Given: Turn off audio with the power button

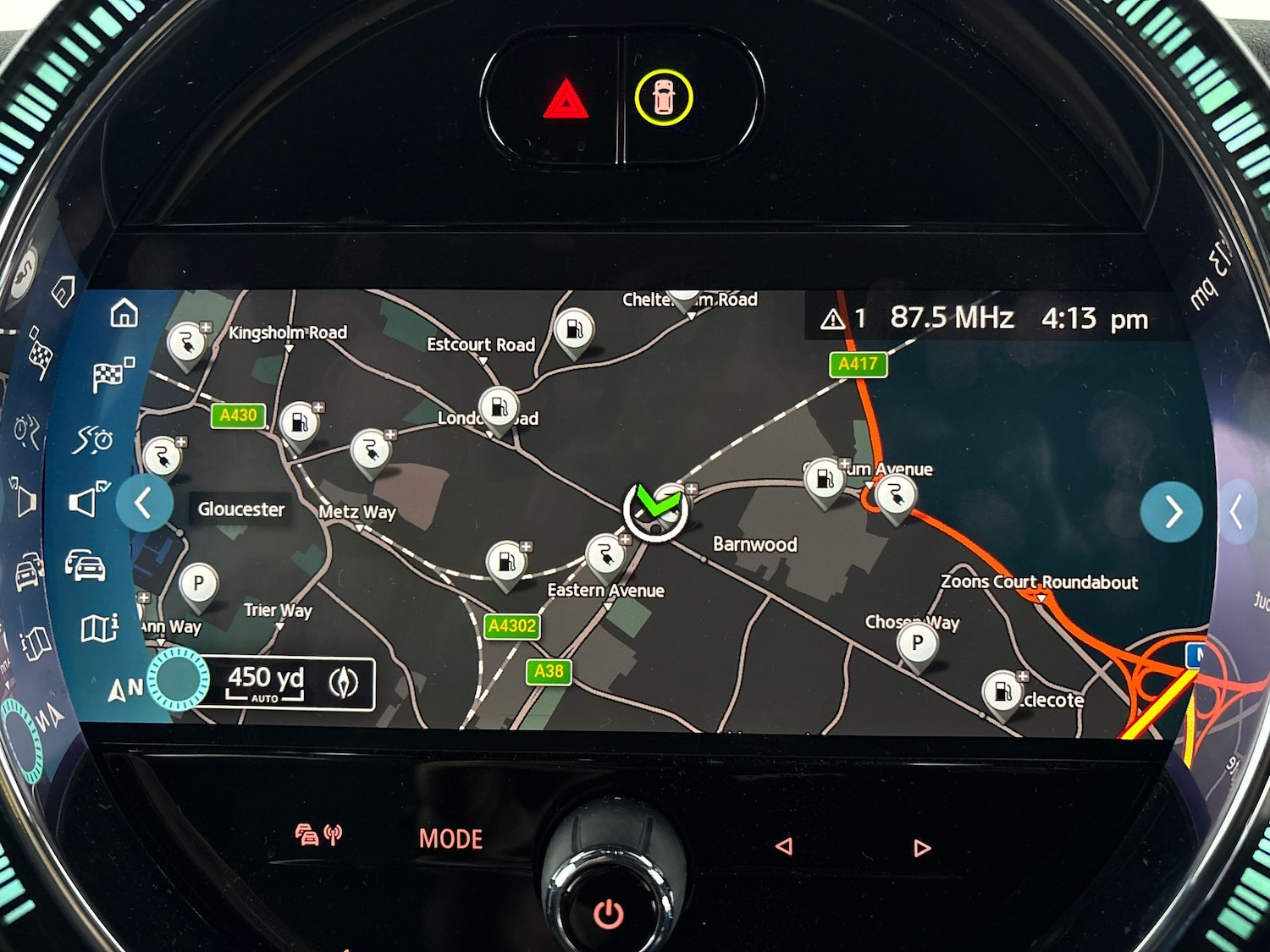Looking at the screenshot, I should (x=608, y=913).
